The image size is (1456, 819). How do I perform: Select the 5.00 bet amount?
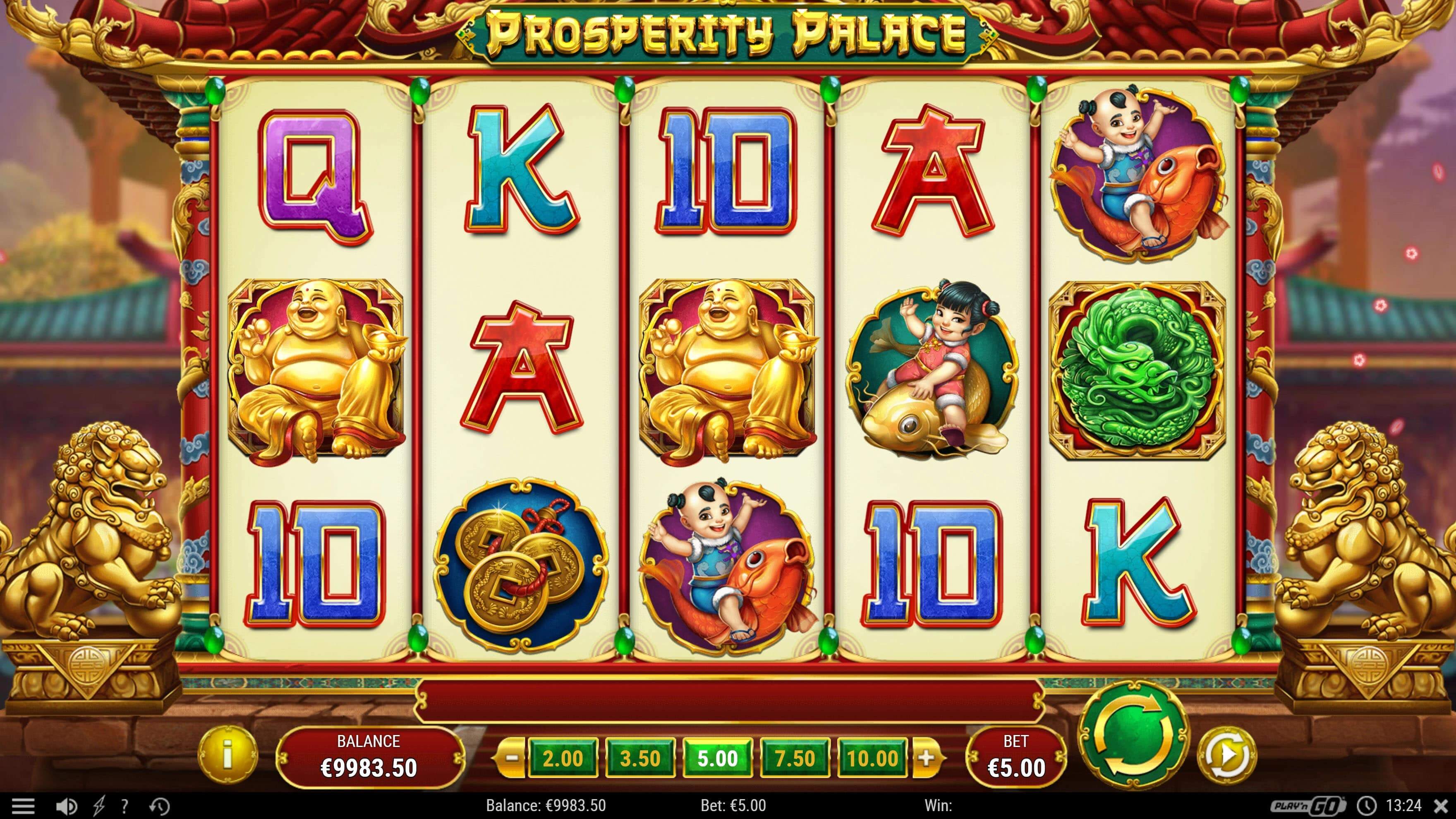click(717, 758)
